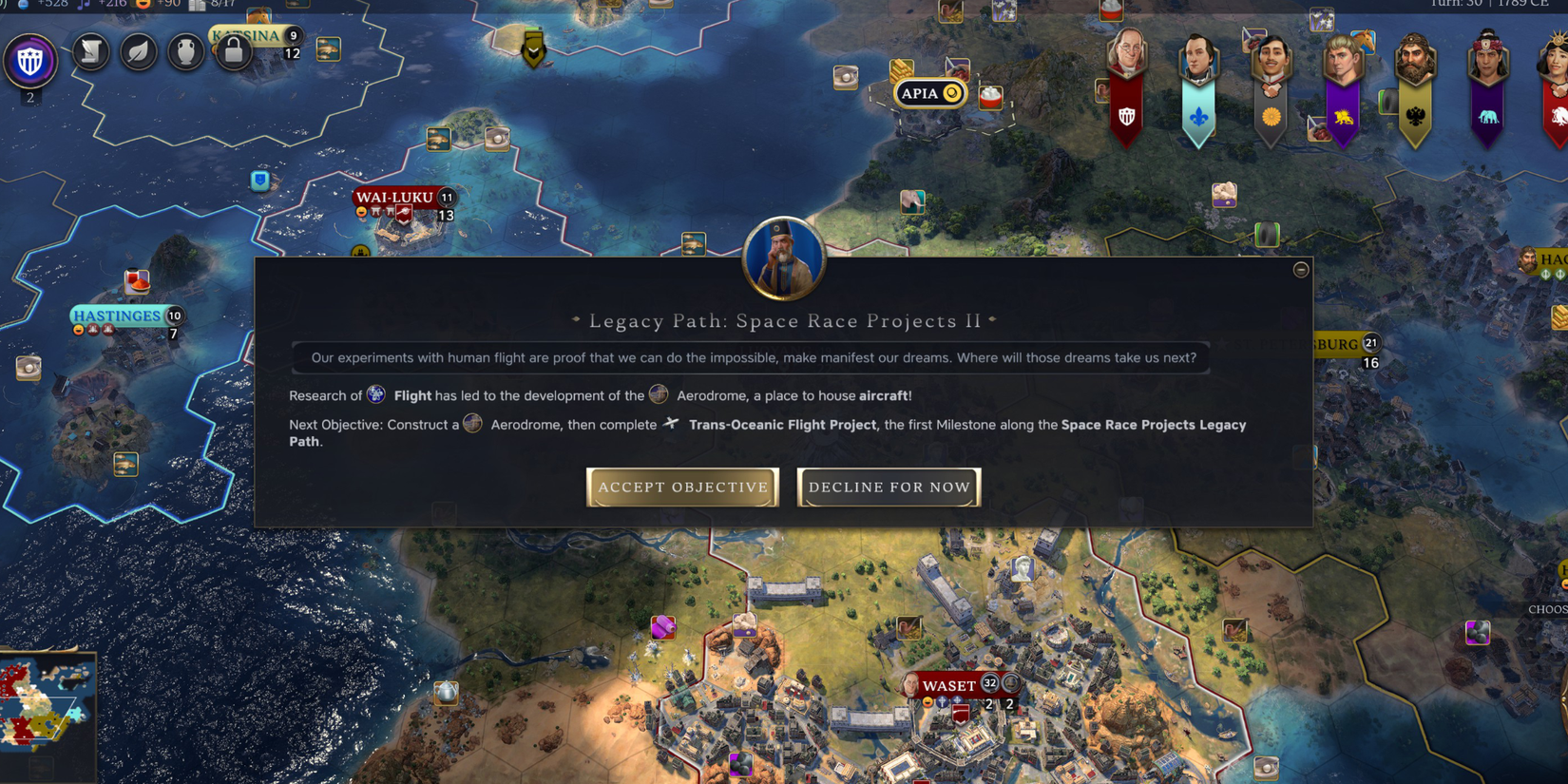Click the gold medallion on the Apia banner
Viewport: 1568px width, 784px height.
tap(950, 93)
